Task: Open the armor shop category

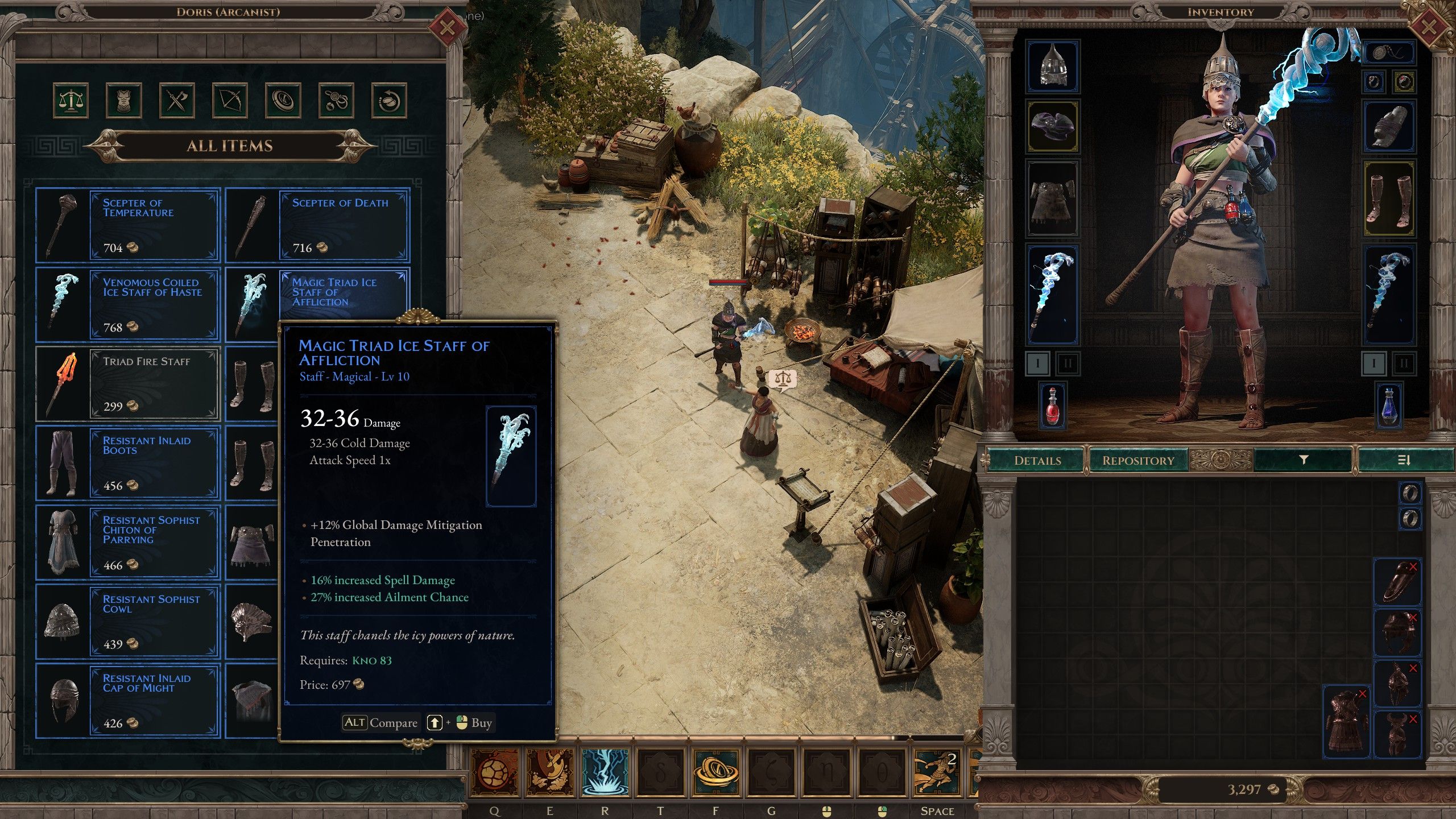Action: pyautogui.click(x=123, y=101)
